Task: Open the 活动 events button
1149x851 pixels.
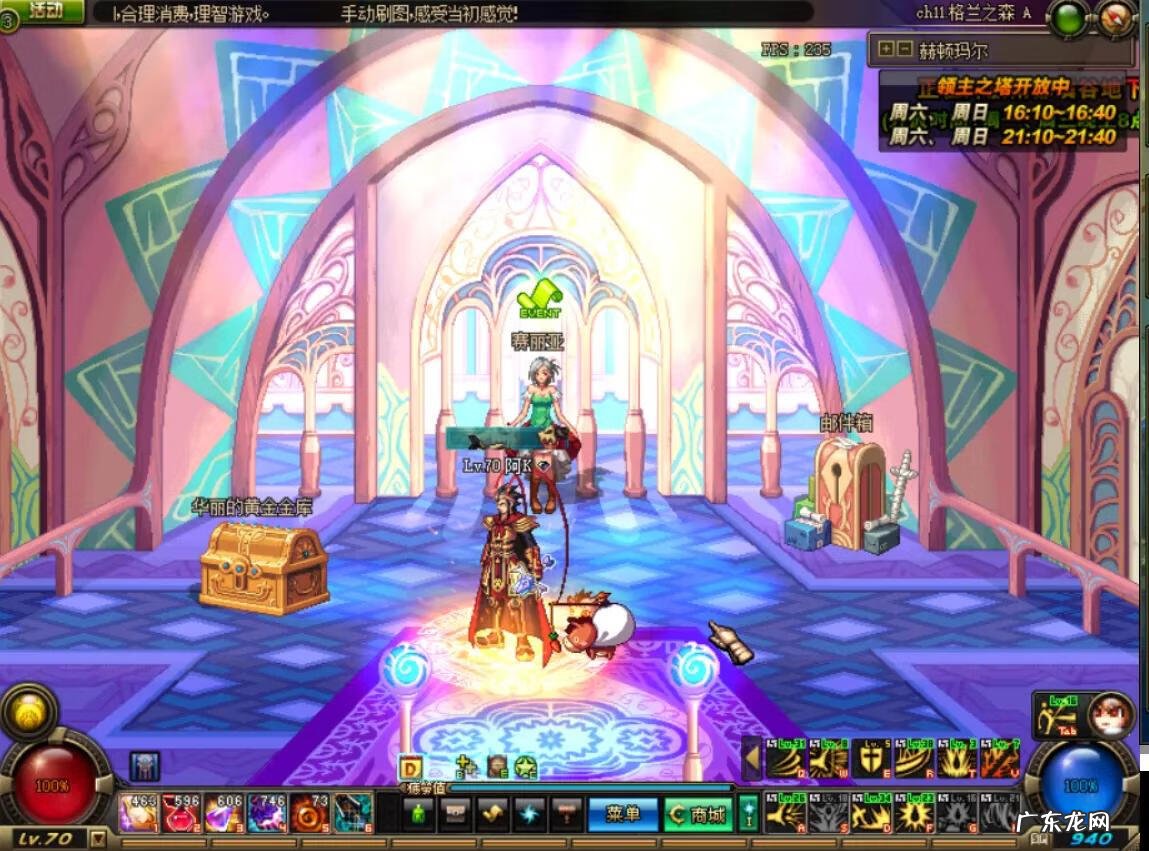Action: tap(44, 11)
